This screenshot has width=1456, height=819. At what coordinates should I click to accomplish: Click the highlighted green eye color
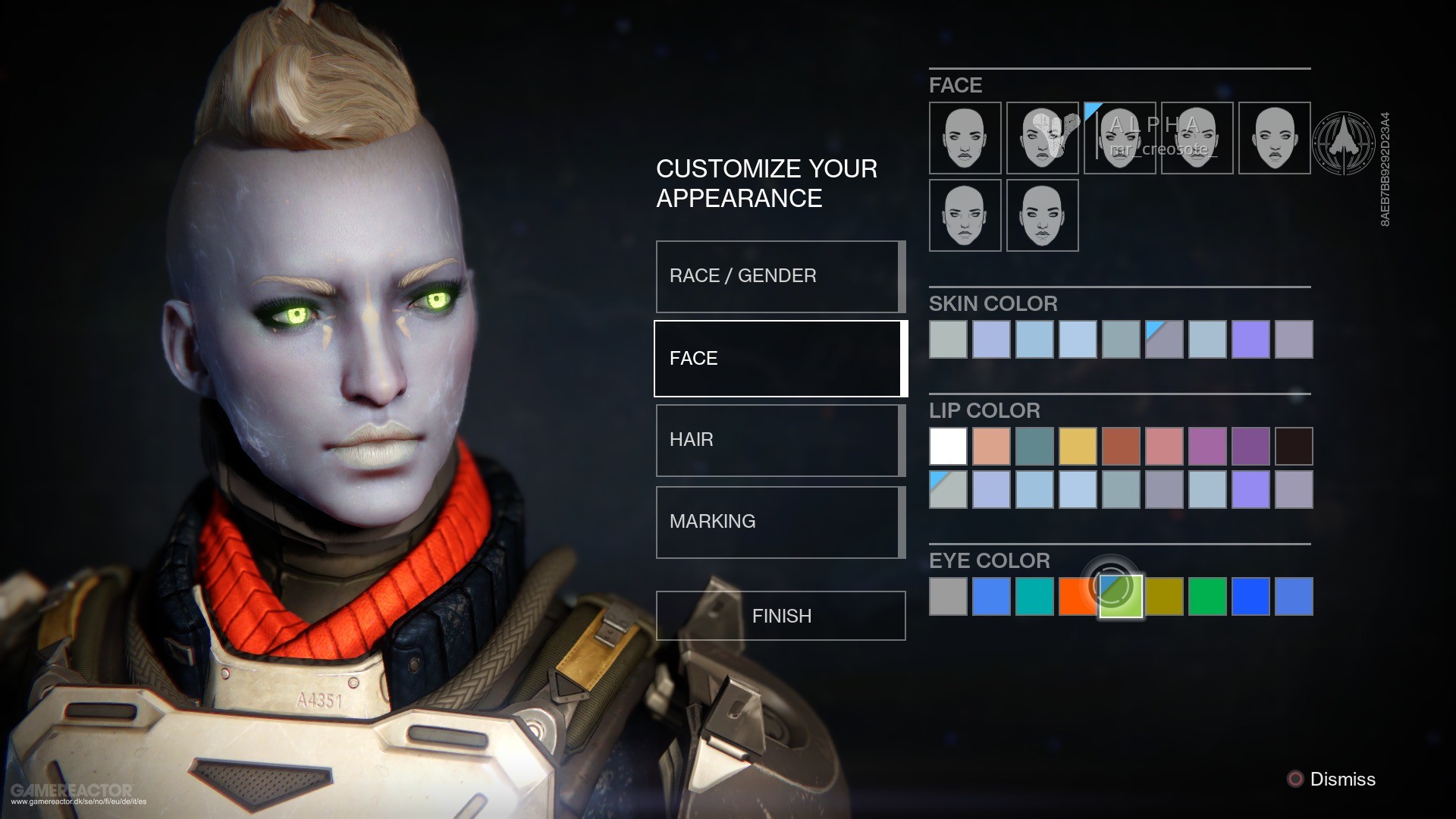tap(1121, 596)
